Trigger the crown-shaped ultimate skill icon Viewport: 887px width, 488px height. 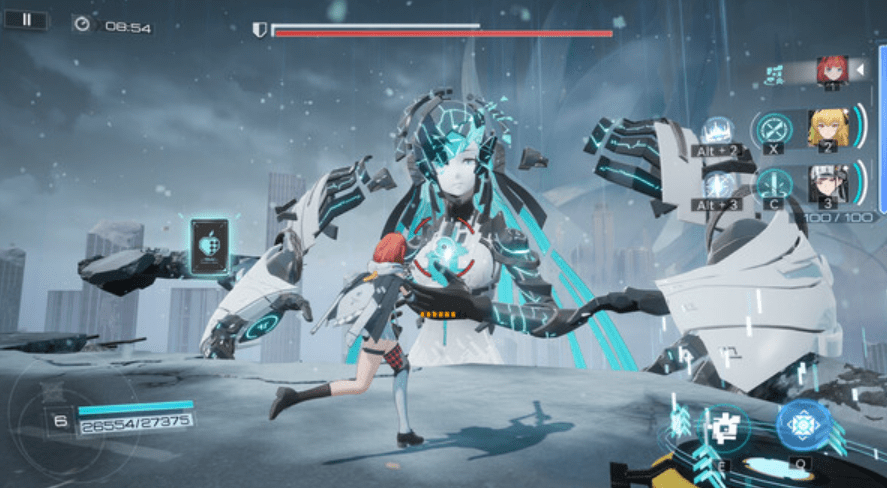(x=716, y=131)
